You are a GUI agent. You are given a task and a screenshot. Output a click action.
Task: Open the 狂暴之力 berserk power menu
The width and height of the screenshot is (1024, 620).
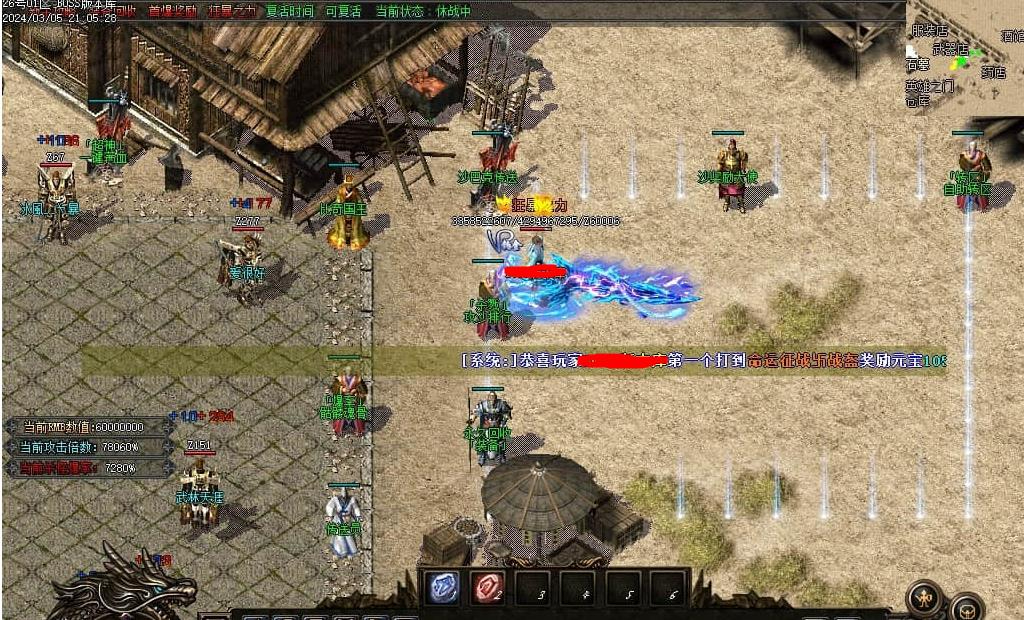232,11
